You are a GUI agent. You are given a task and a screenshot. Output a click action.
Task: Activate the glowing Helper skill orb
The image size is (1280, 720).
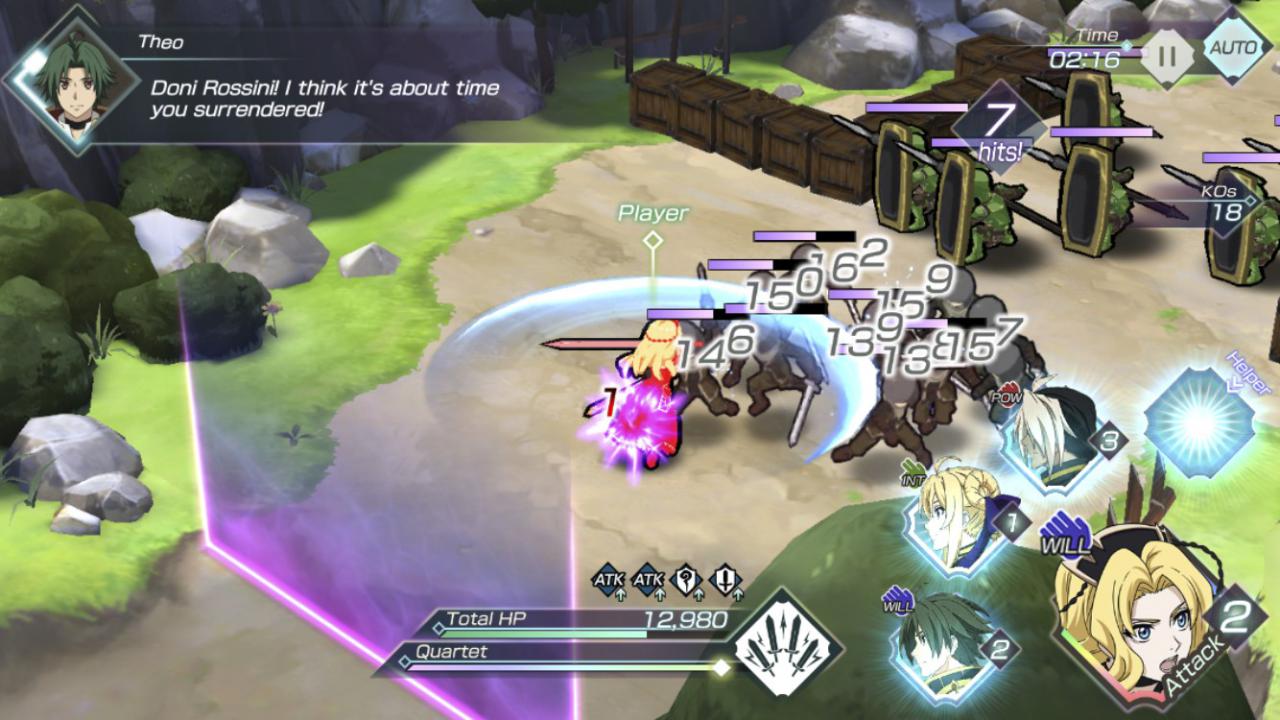click(1197, 422)
